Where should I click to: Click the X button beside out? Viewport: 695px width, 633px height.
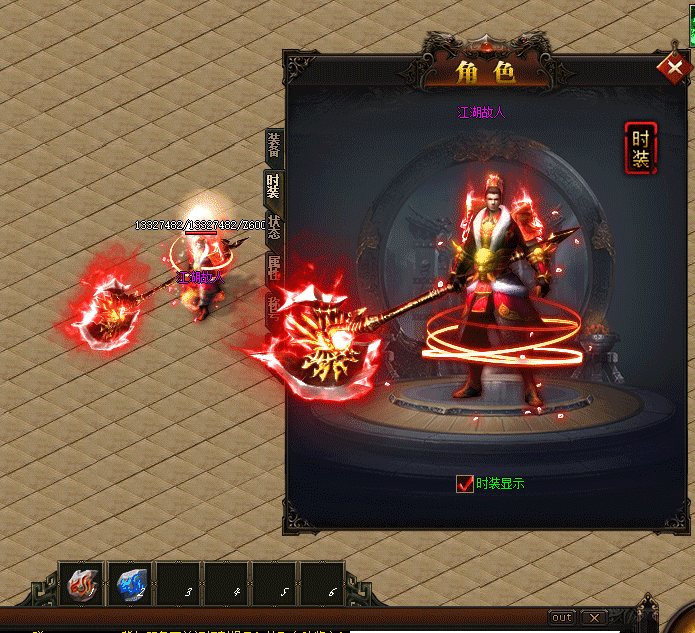[593, 617]
